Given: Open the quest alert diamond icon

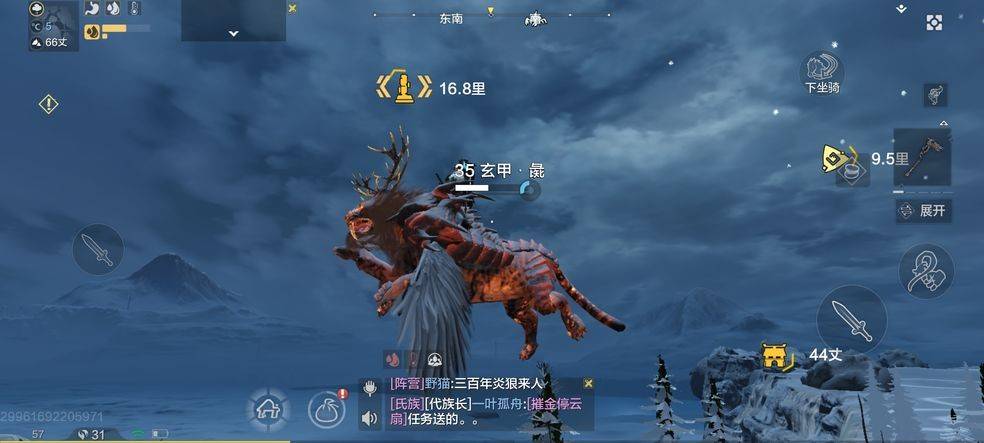Looking at the screenshot, I should point(48,103).
